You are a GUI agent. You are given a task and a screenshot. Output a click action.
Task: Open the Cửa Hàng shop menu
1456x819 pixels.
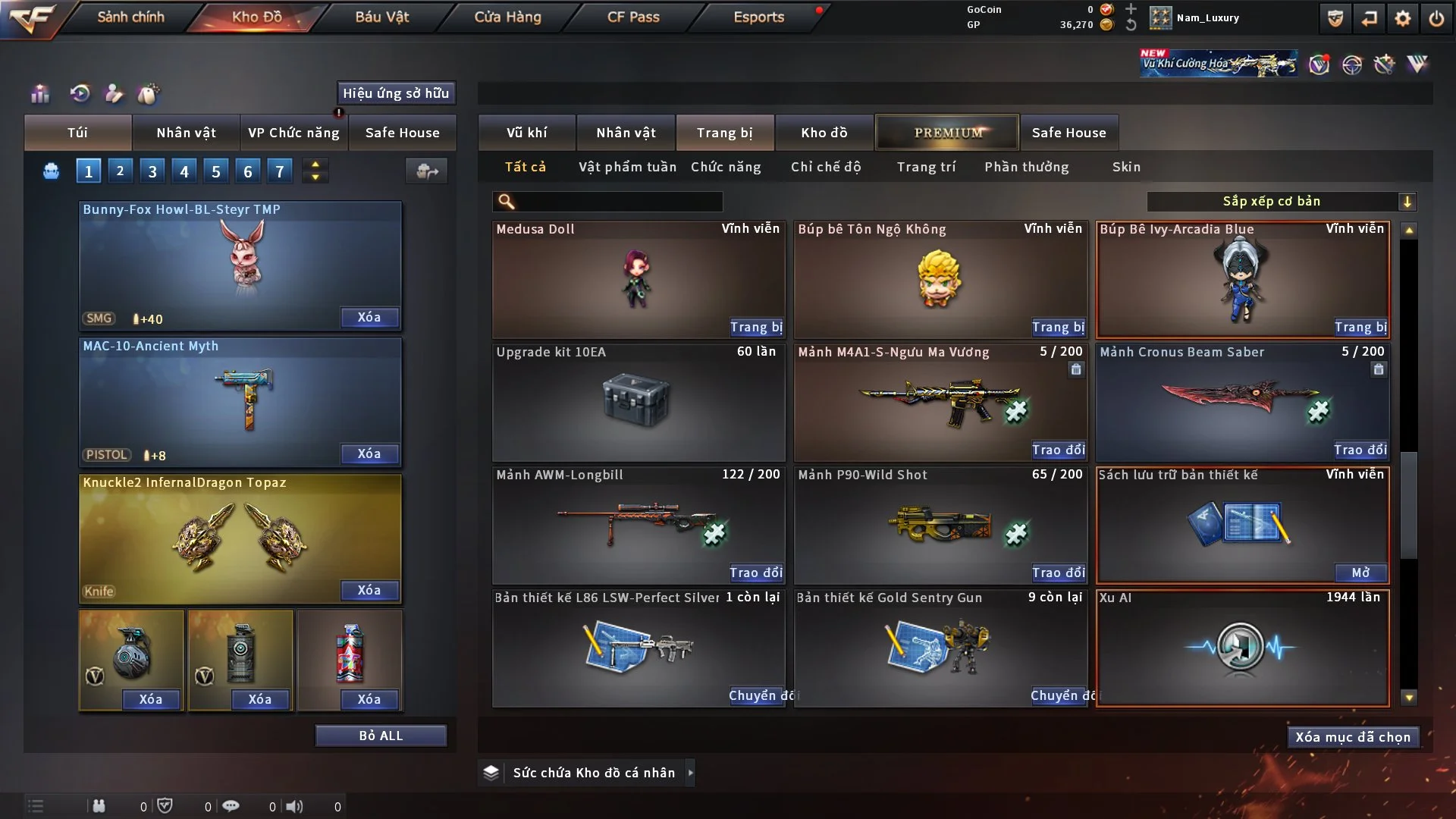point(507,17)
